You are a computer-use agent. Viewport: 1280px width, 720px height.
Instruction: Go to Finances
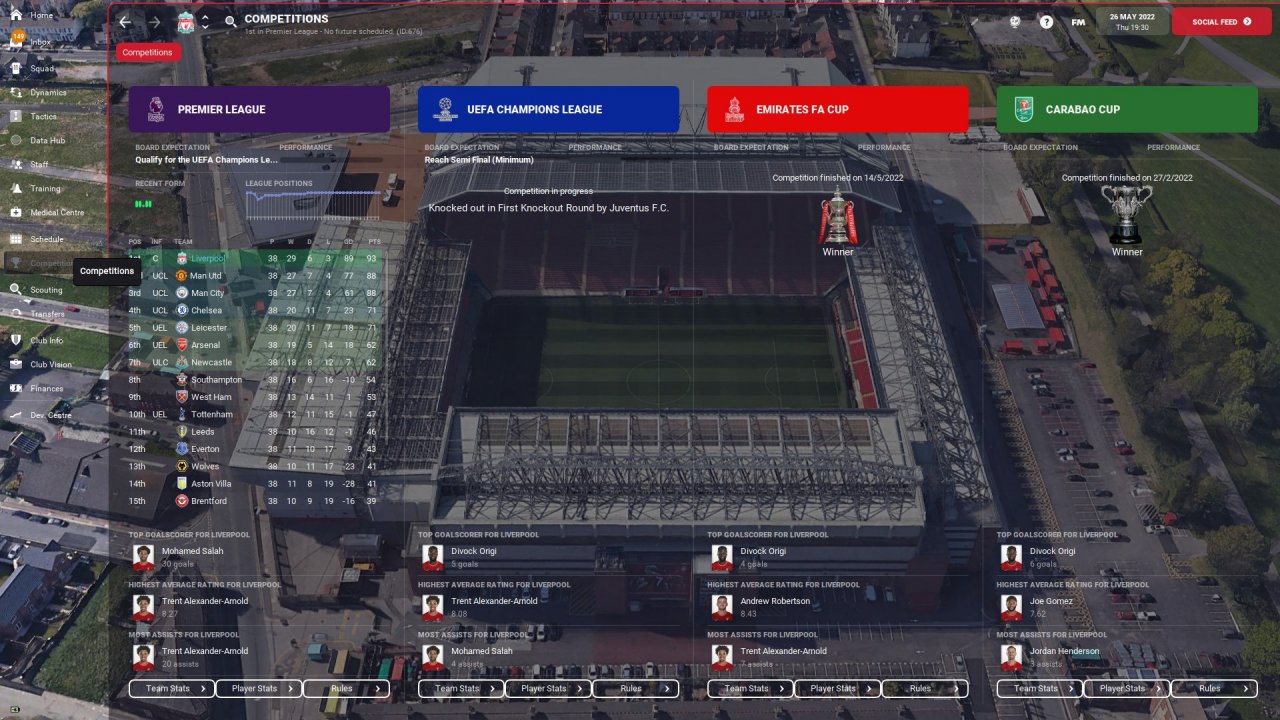[x=46, y=389]
